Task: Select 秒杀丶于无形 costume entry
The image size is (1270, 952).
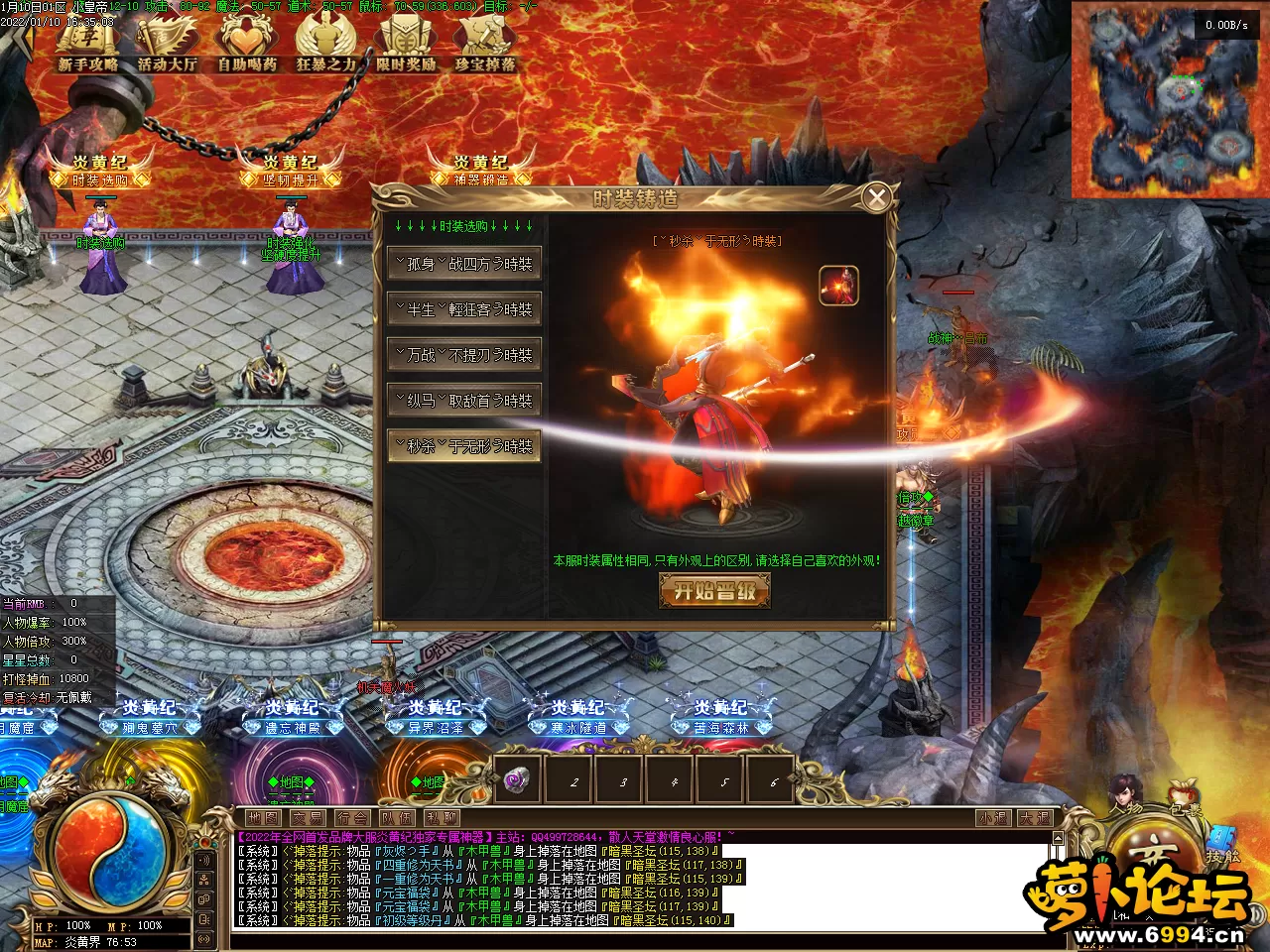Action: point(464,446)
